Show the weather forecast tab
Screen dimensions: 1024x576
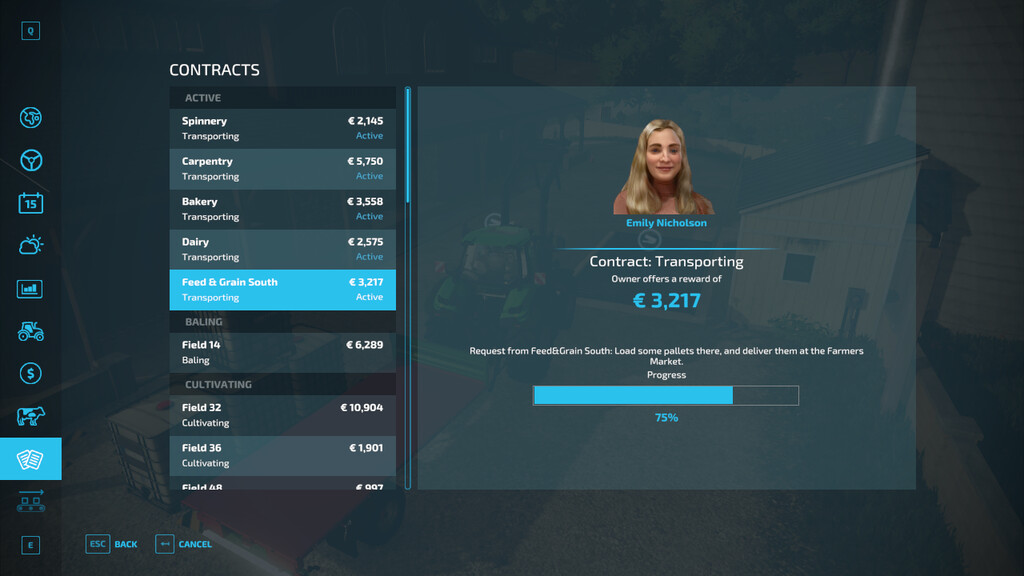31,245
